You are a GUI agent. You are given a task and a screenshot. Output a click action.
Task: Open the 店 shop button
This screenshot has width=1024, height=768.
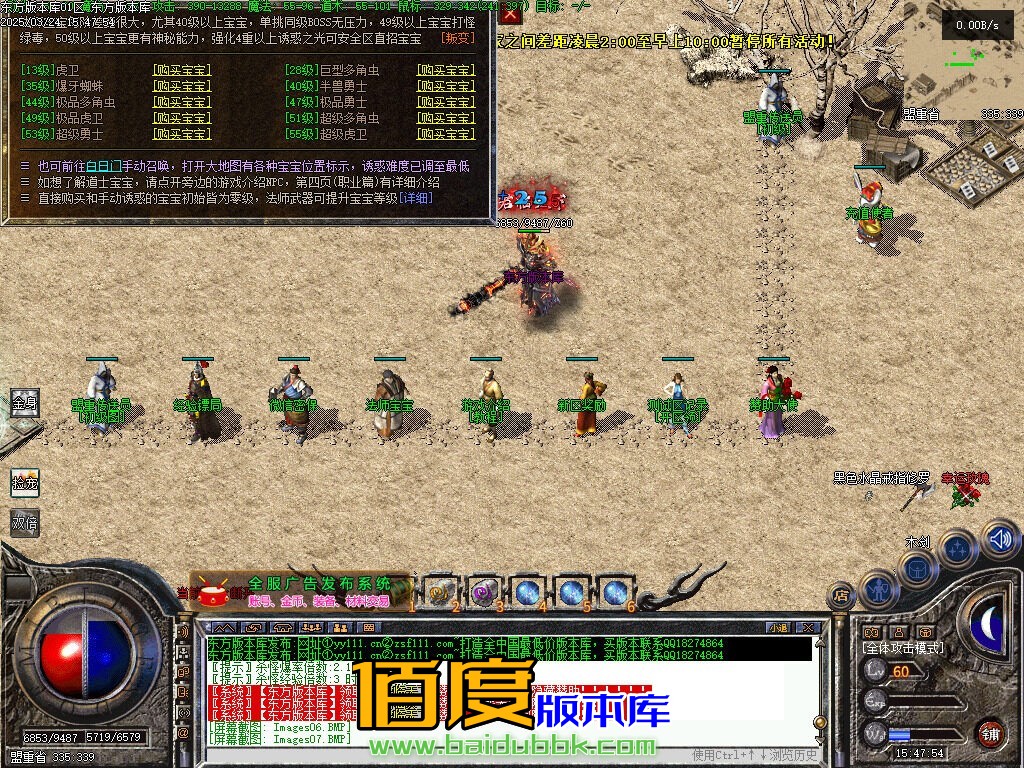pyautogui.click(x=841, y=596)
